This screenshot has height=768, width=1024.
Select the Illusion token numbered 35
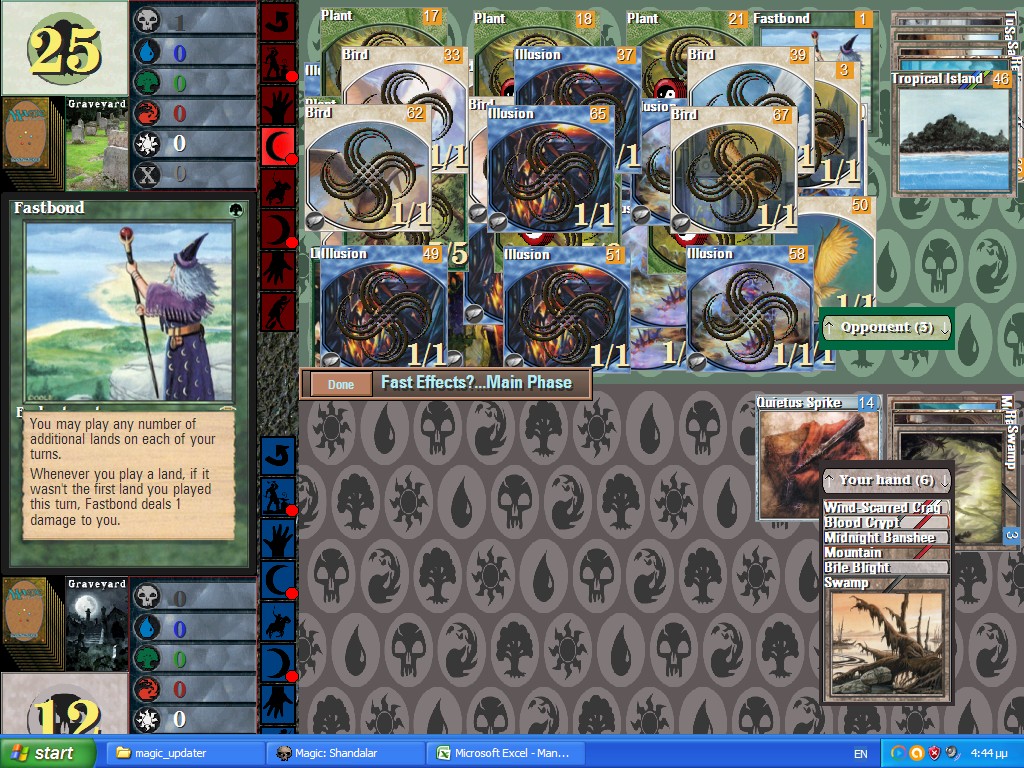(x=550, y=170)
